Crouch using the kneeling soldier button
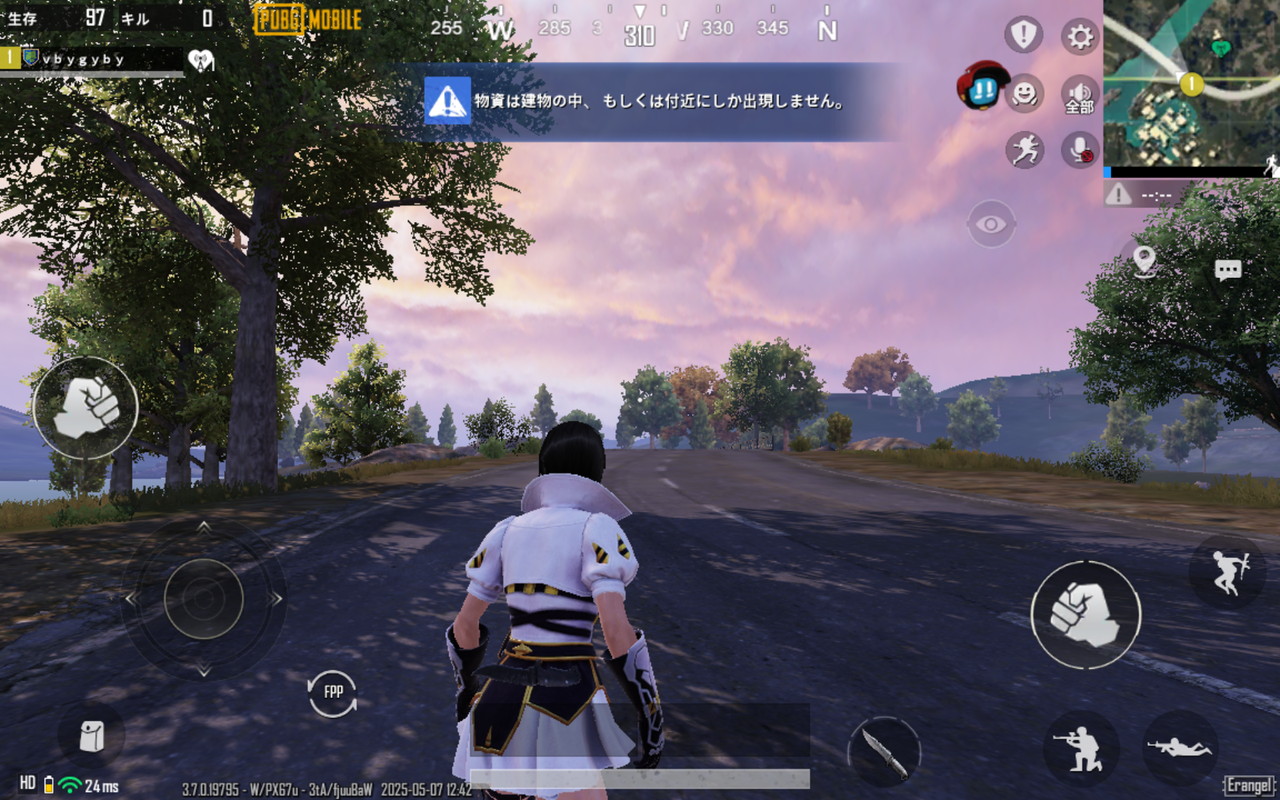This screenshot has width=1280, height=800. click(1081, 748)
